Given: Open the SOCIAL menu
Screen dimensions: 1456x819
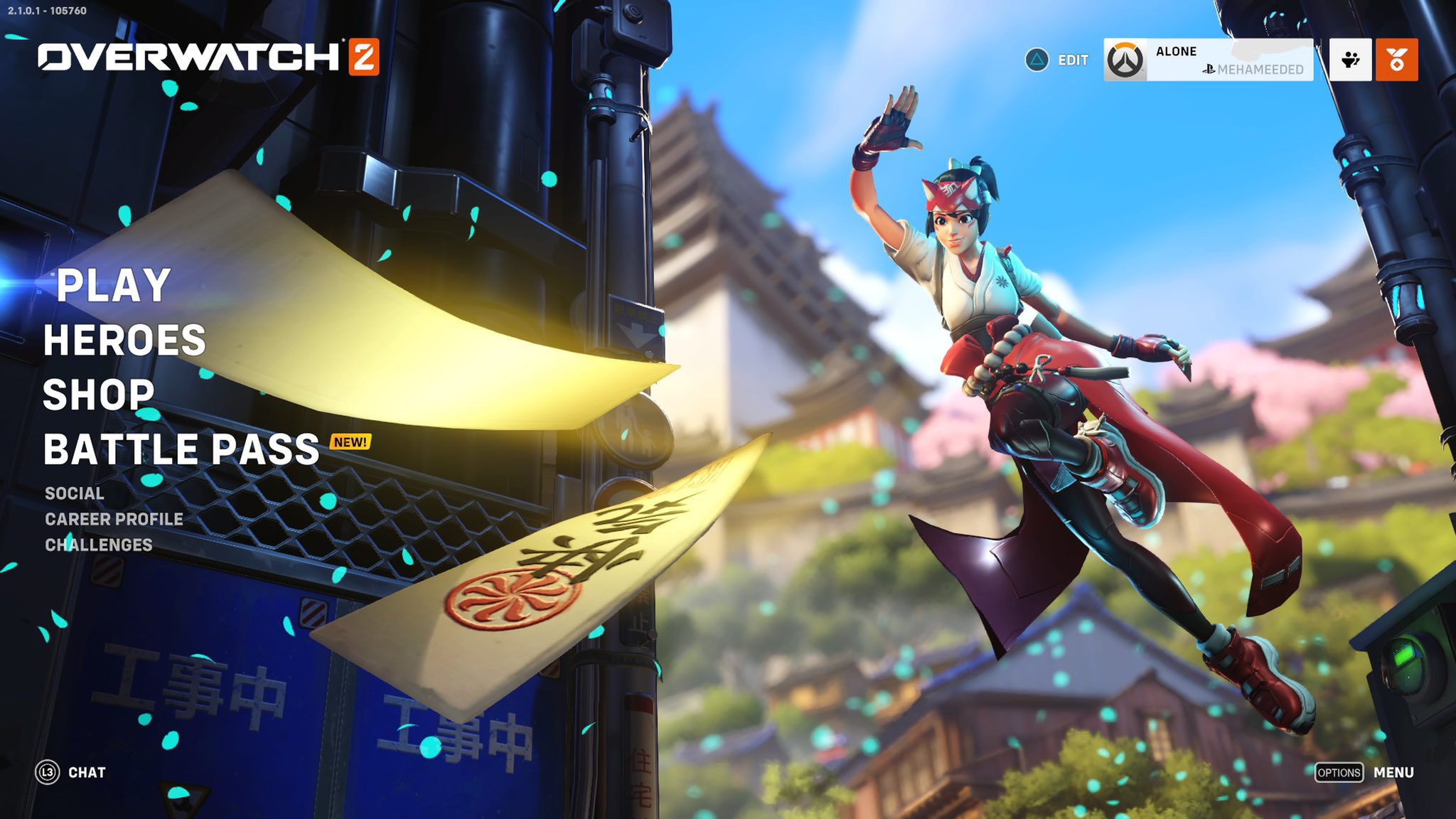Looking at the screenshot, I should (73, 492).
